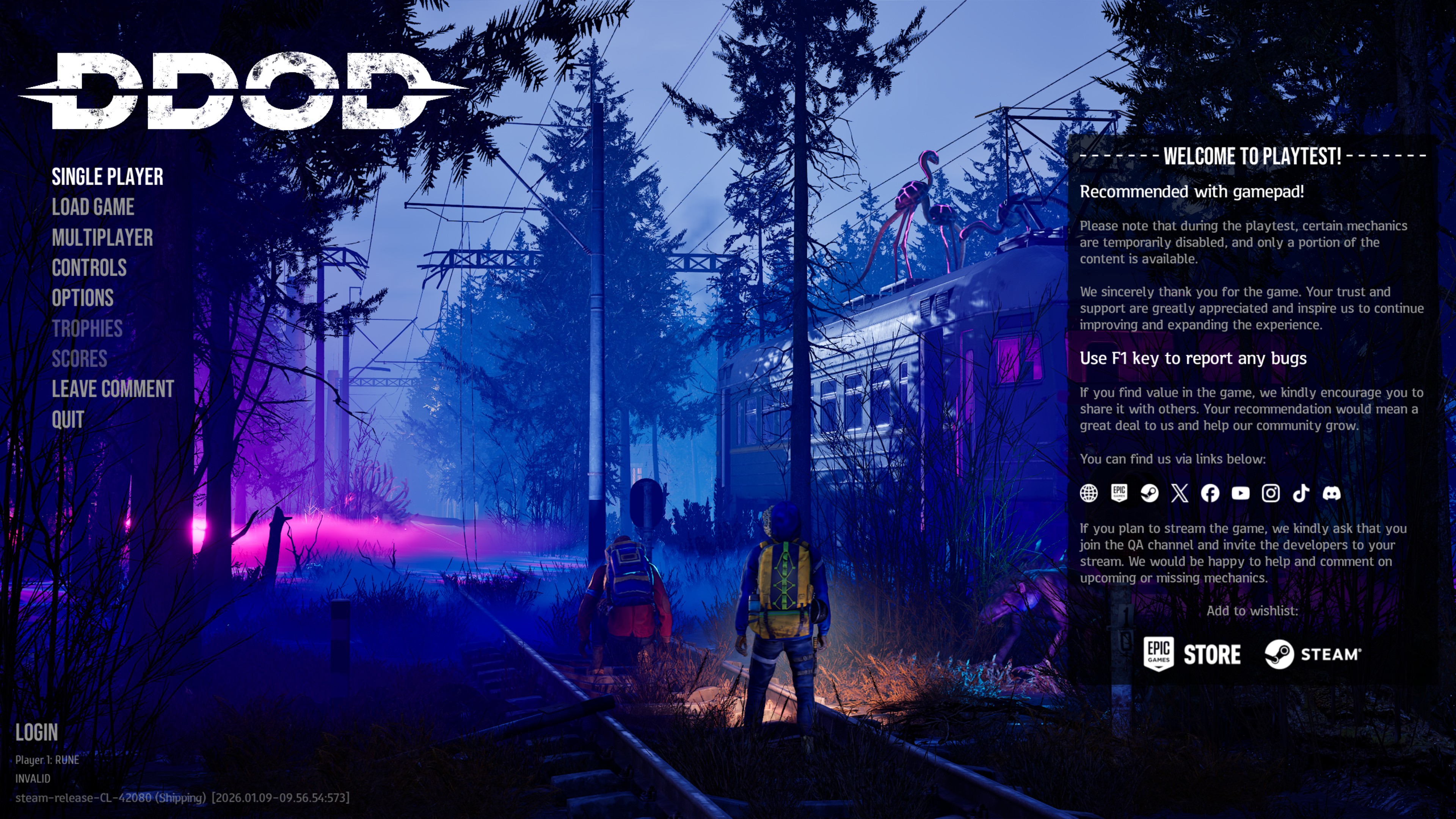
Task: Open the Load Game menu
Action: pyautogui.click(x=93, y=207)
